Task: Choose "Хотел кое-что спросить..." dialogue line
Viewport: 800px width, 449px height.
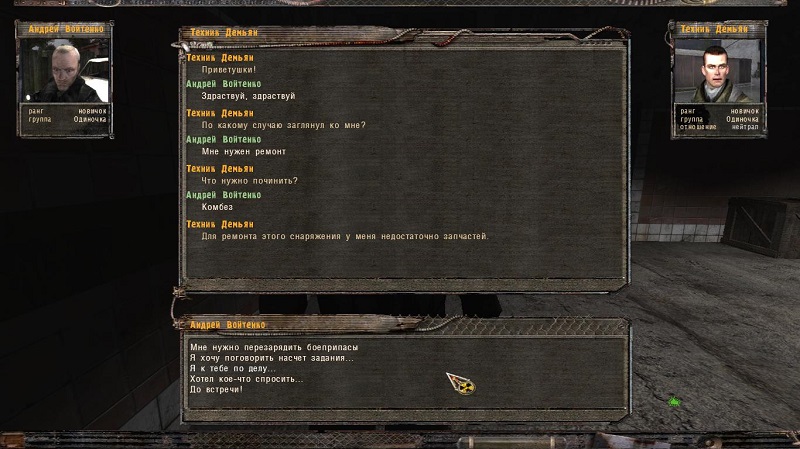Action: (x=246, y=379)
